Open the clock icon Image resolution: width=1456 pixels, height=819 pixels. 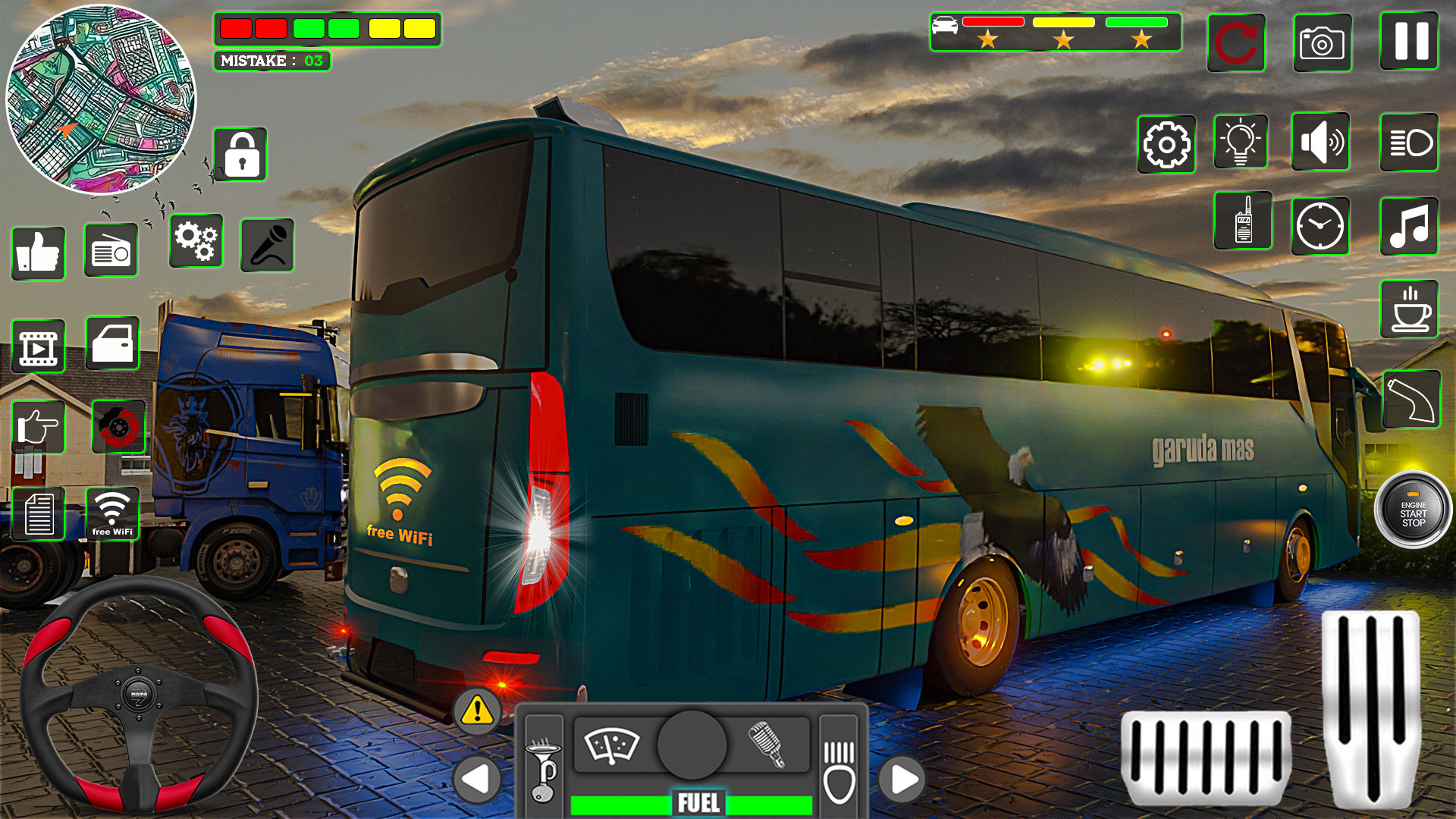click(x=1321, y=225)
